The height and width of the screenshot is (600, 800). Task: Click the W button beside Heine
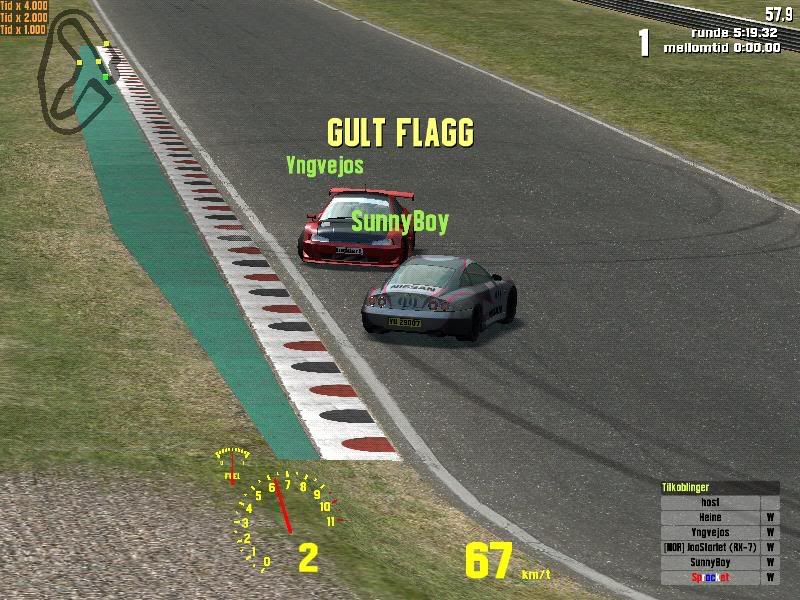771,517
